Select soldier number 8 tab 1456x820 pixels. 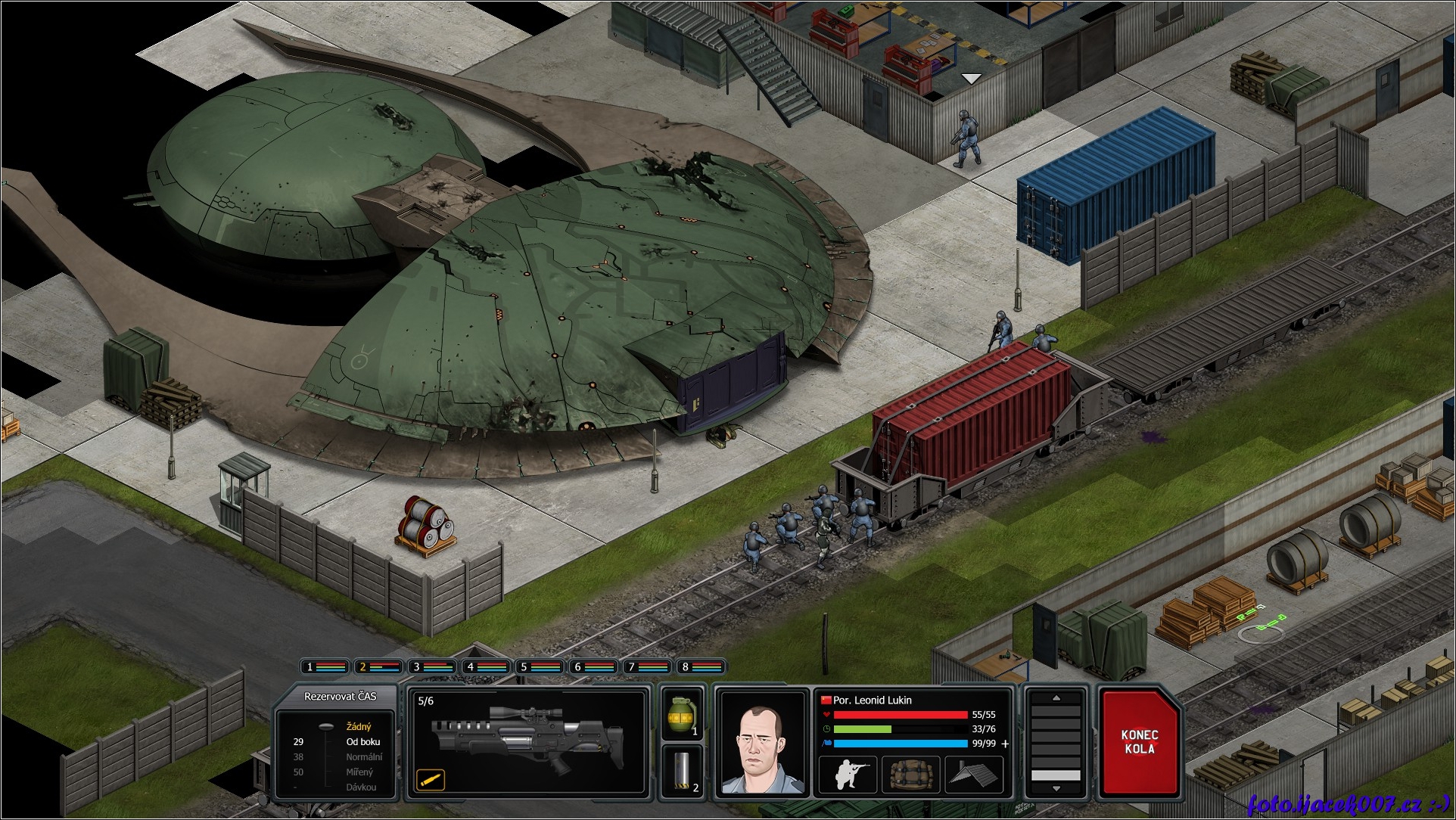[x=702, y=666]
